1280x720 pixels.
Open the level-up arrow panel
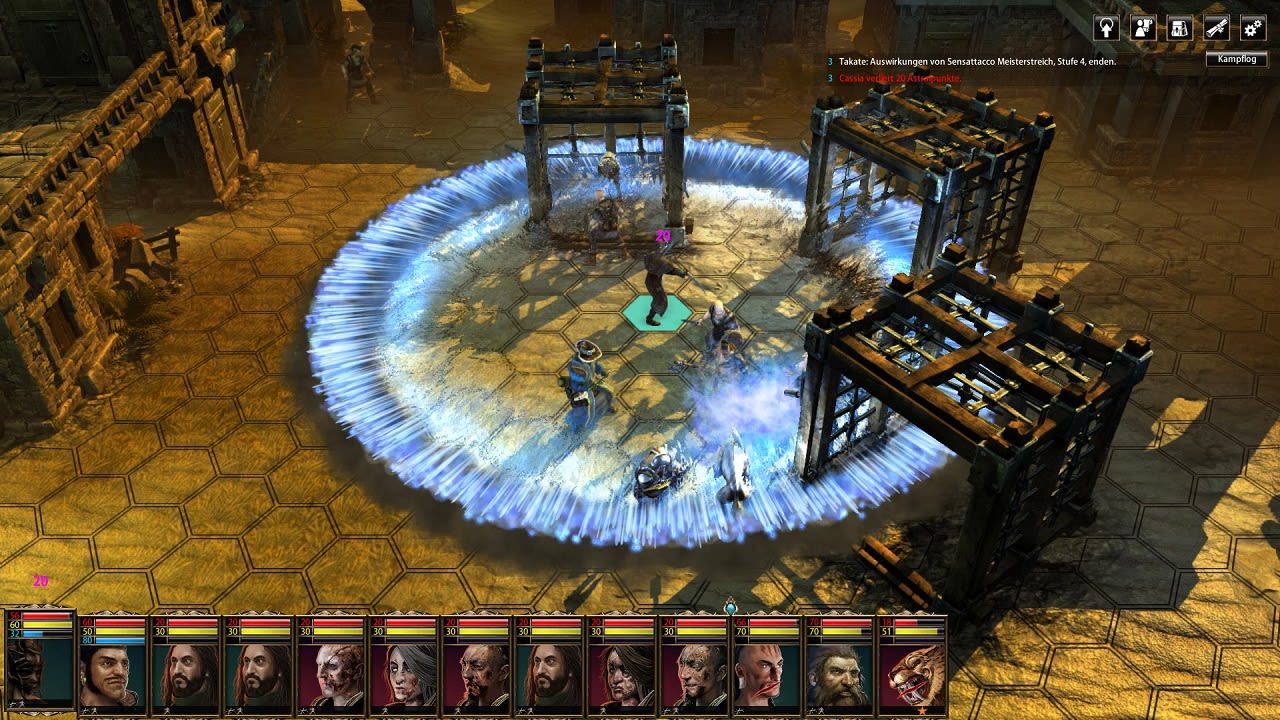coord(1107,27)
